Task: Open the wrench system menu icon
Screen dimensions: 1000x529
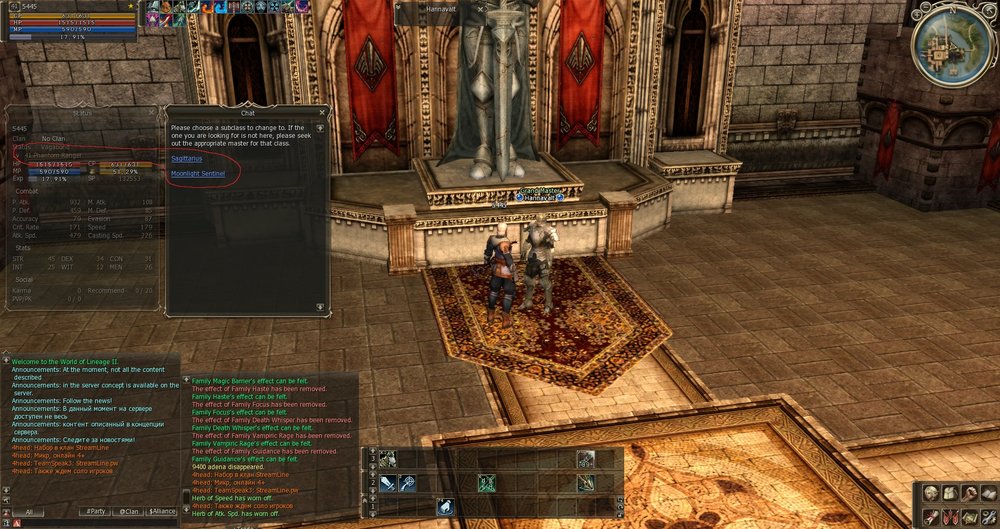Action: [x=987, y=517]
